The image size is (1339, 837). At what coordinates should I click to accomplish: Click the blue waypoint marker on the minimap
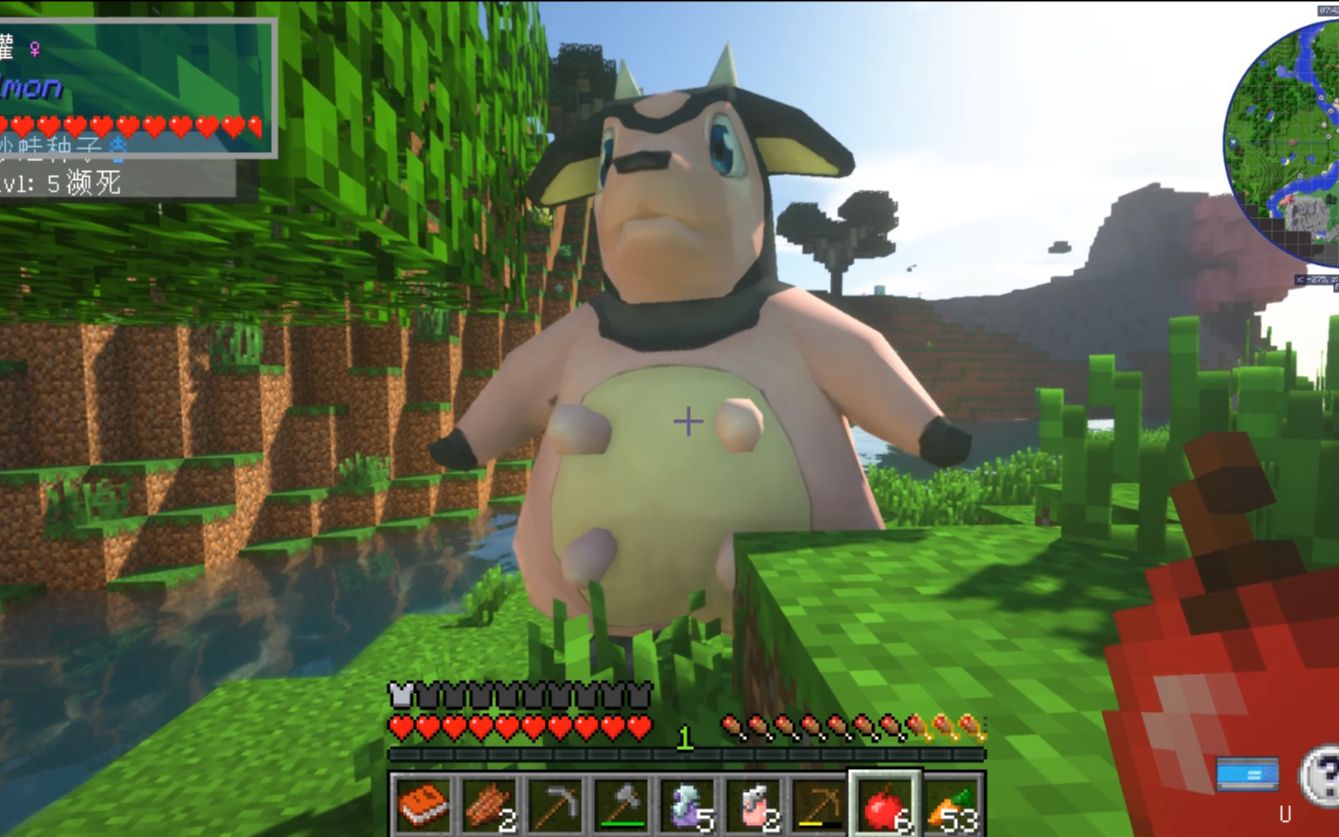coord(1233,141)
